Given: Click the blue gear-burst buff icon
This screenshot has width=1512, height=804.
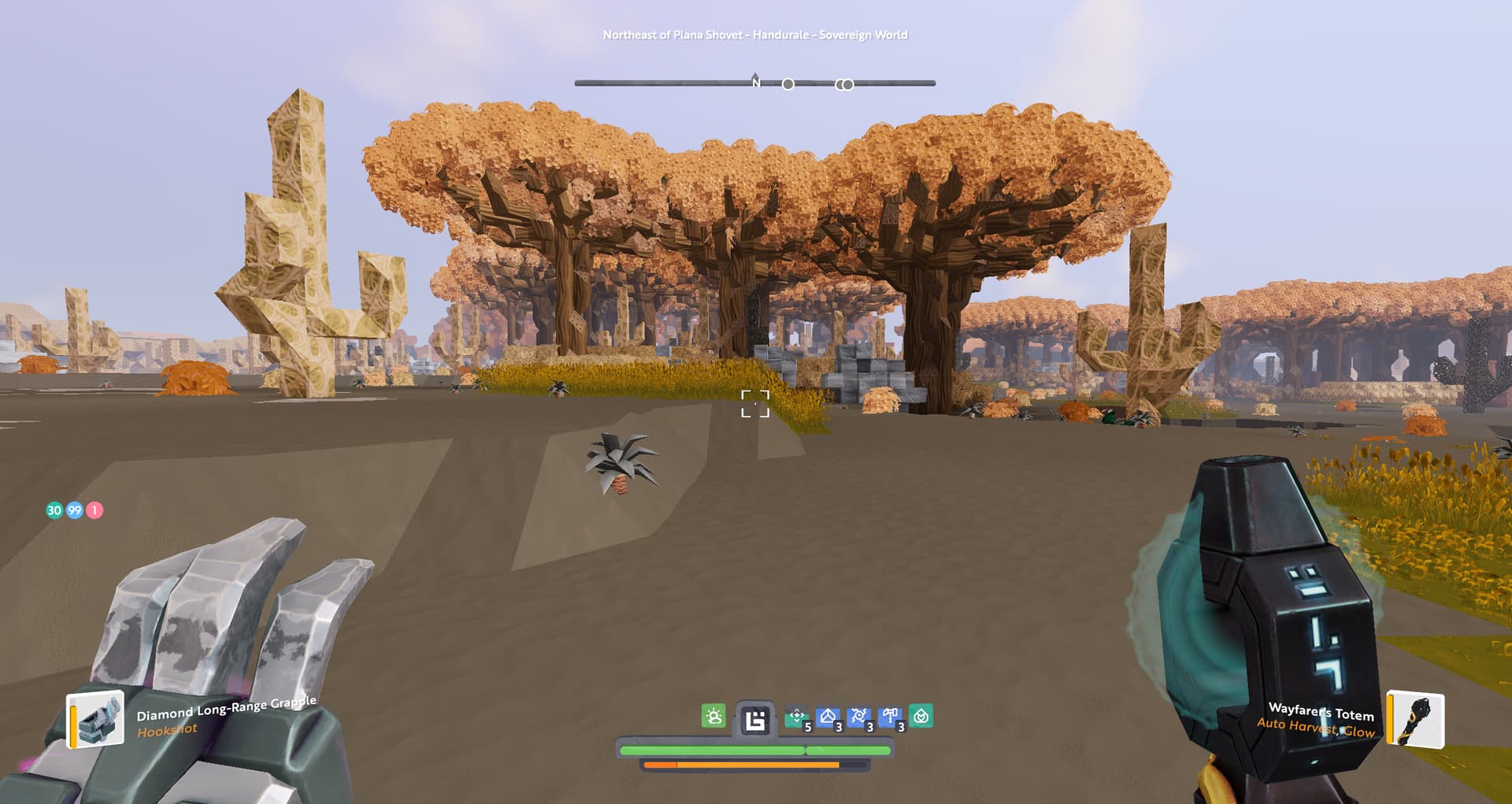Looking at the screenshot, I should coord(859,717).
